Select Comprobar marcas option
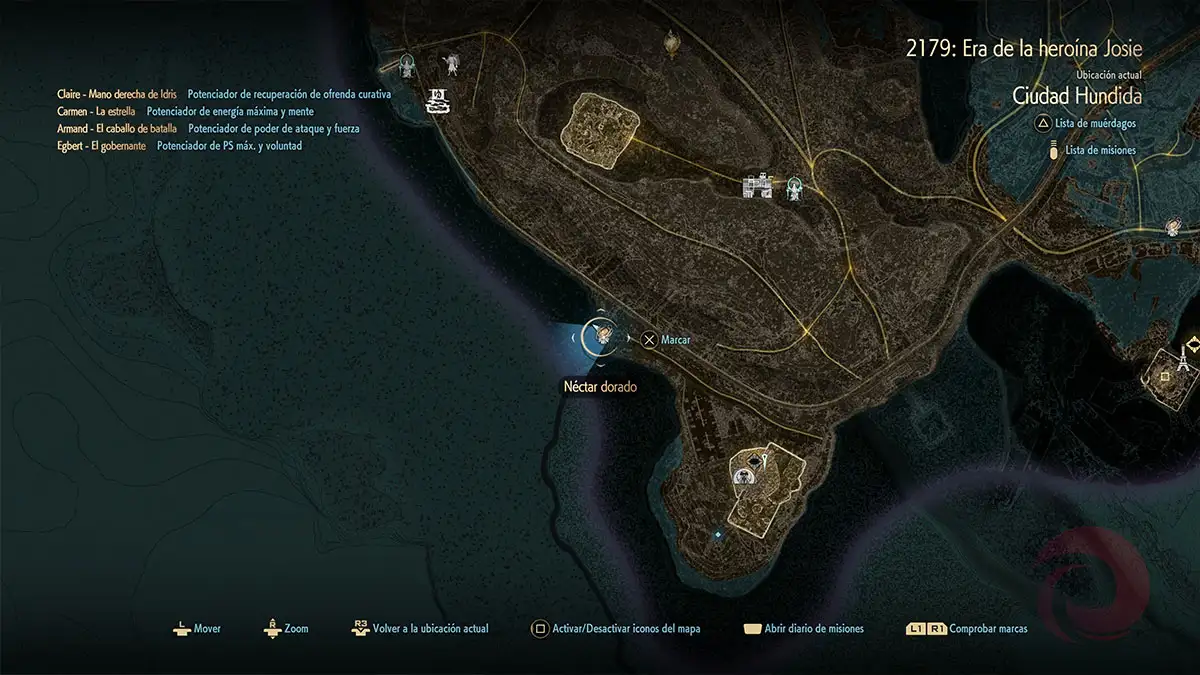Image resolution: width=1200 pixels, height=675 pixels. [966, 629]
